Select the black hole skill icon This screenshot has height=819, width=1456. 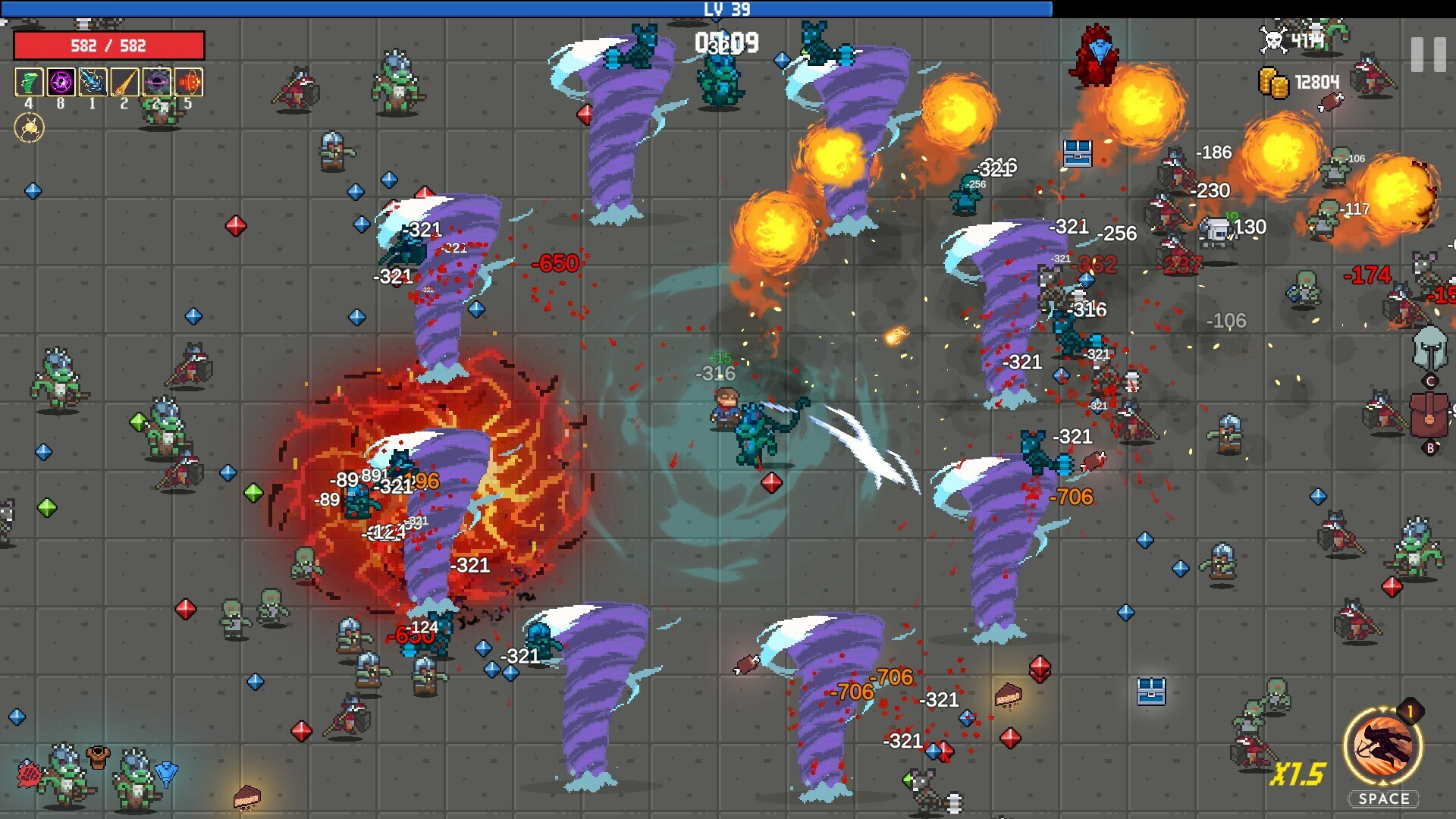click(157, 81)
